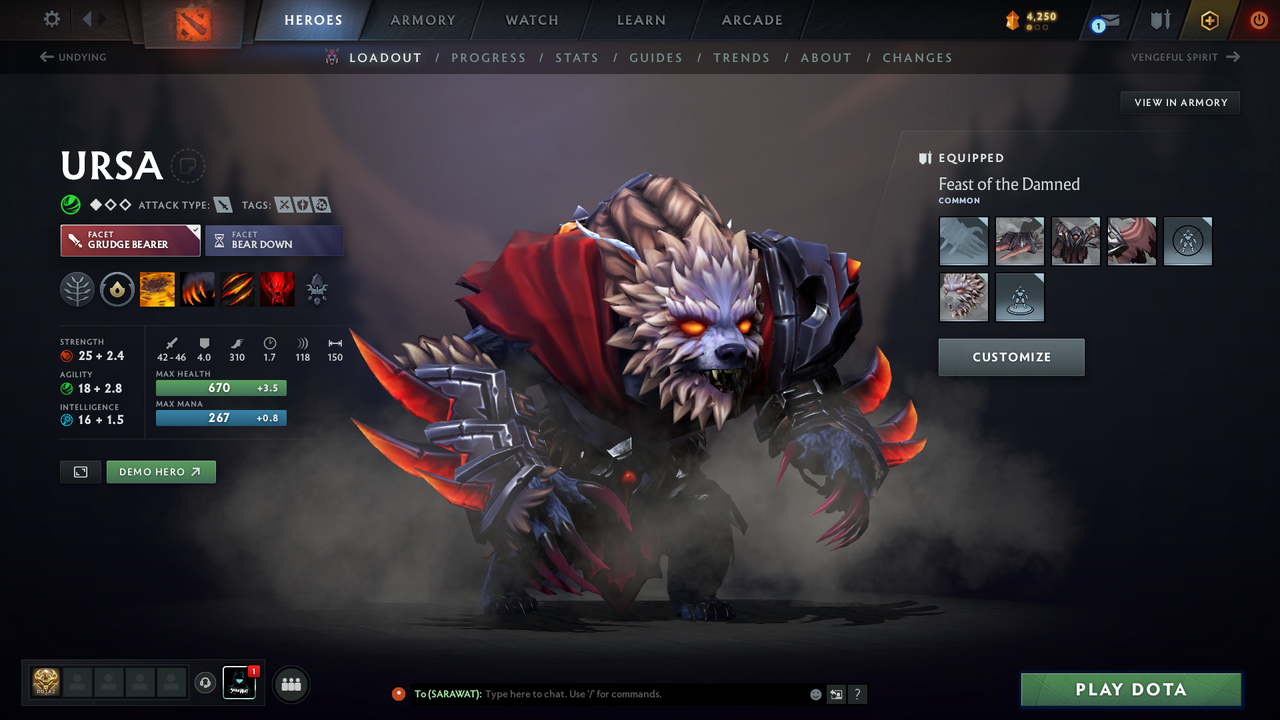Viewport: 1280px width, 720px height.
Task: Switch to the STATS tab
Action: pyautogui.click(x=577, y=57)
